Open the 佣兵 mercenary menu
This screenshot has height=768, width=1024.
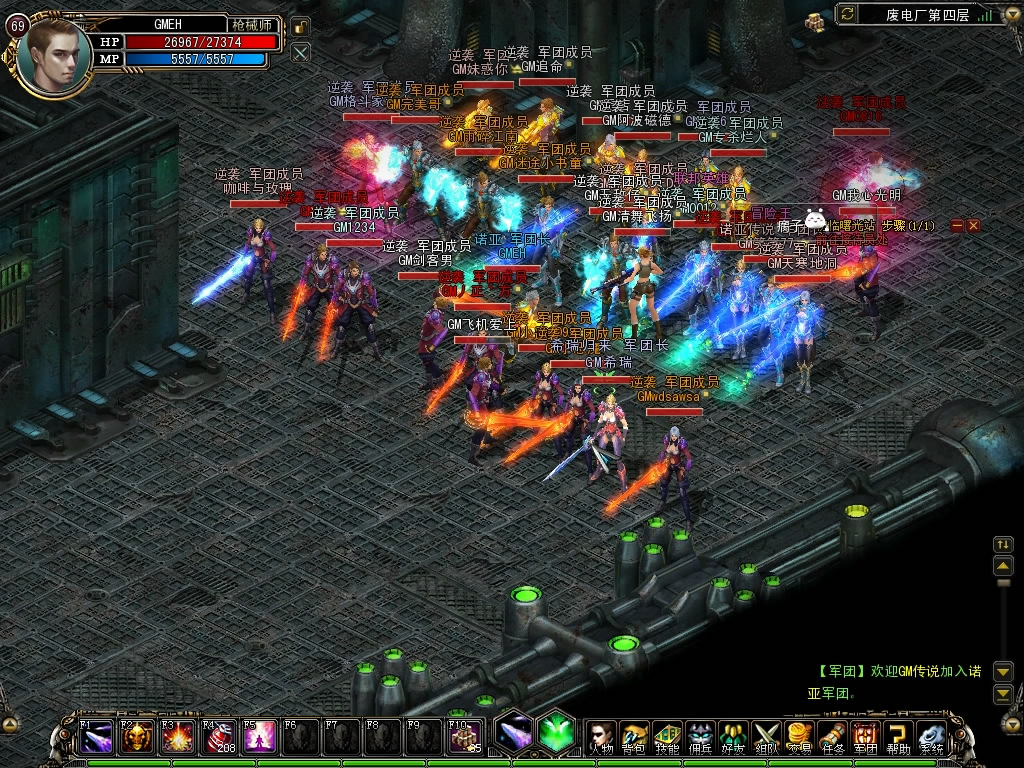point(700,736)
